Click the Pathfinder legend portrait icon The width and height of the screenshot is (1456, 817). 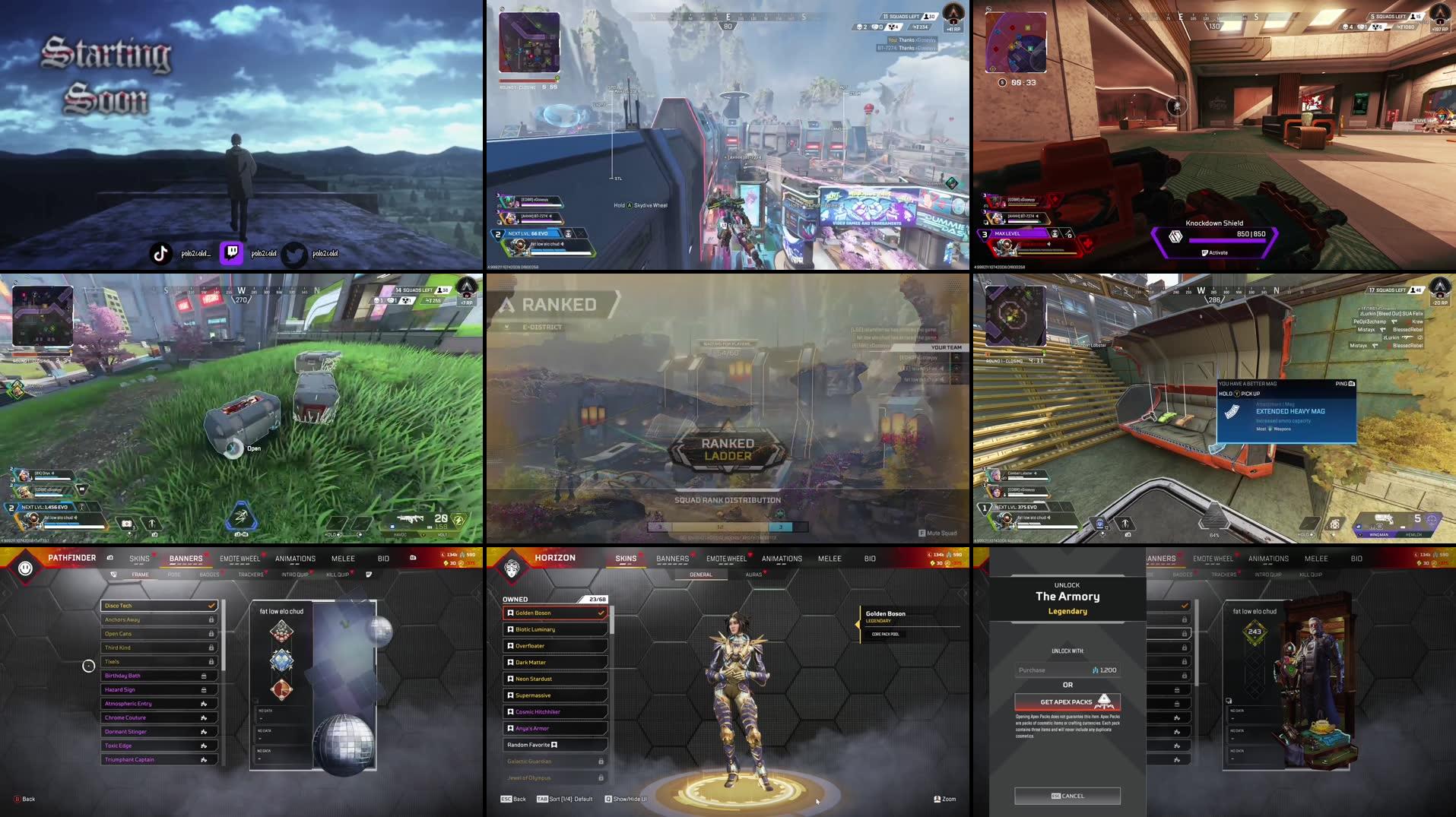pos(24,568)
